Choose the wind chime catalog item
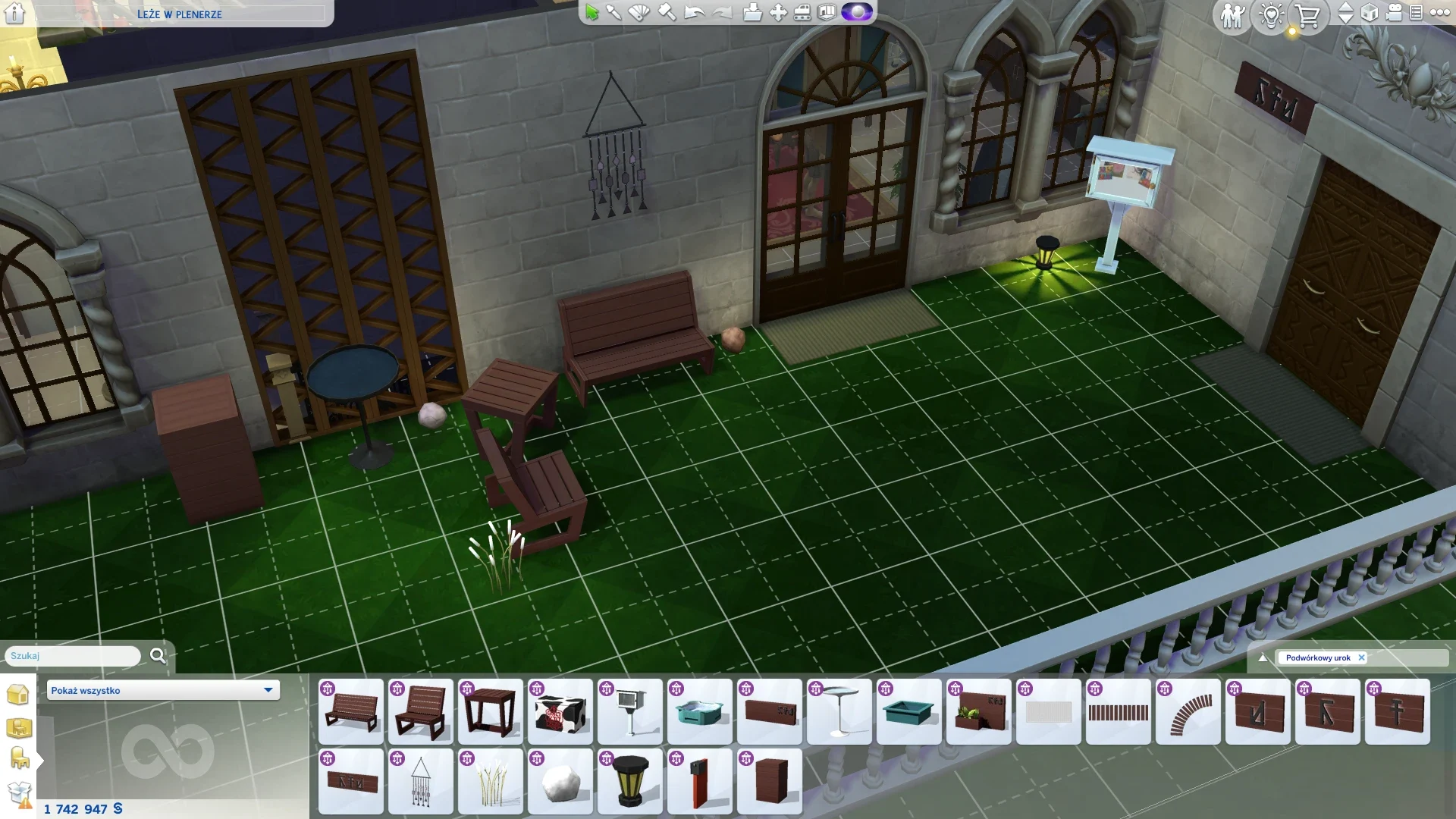 coord(421,782)
